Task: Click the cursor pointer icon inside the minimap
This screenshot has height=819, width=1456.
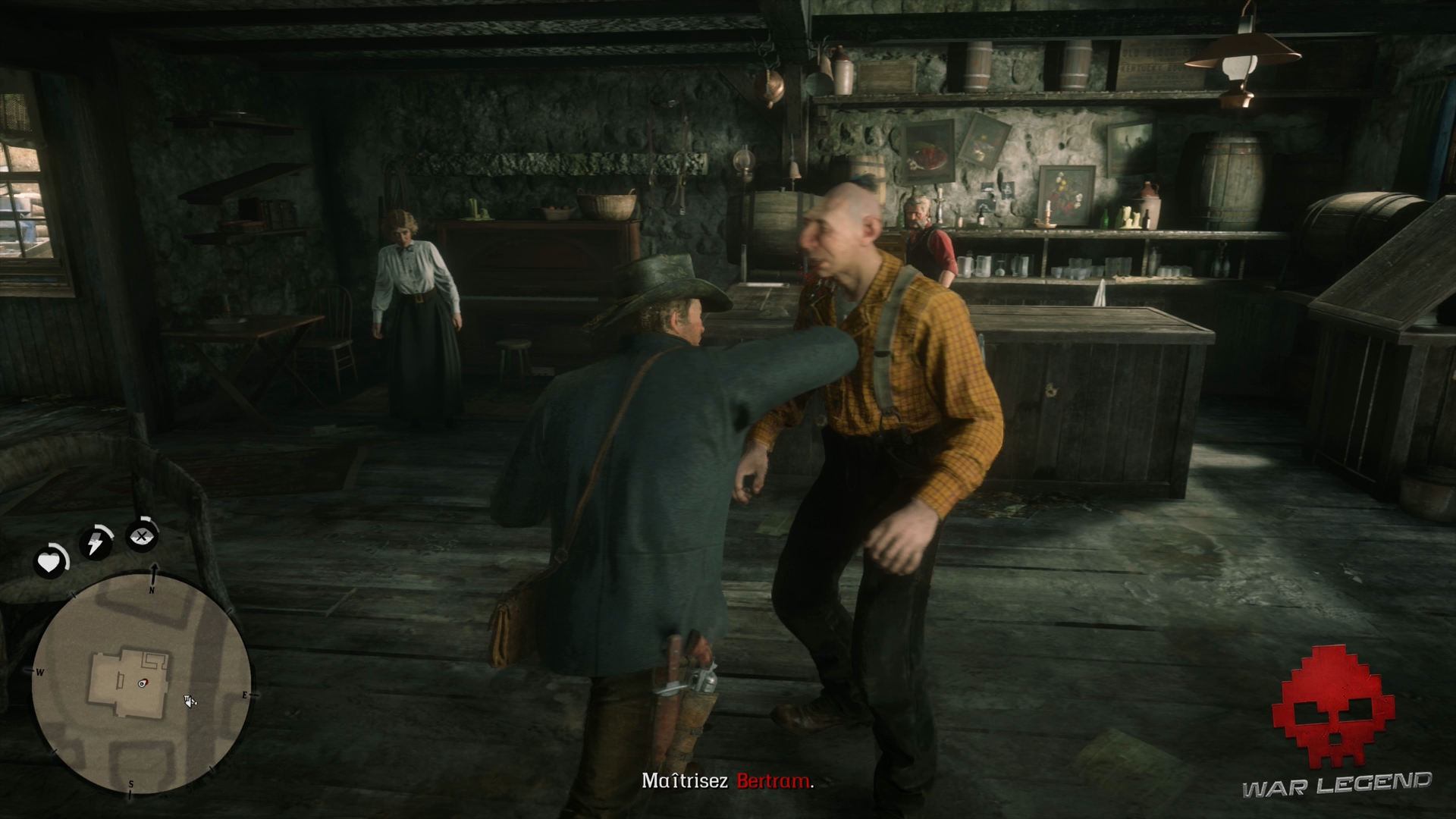Action: 189,703
